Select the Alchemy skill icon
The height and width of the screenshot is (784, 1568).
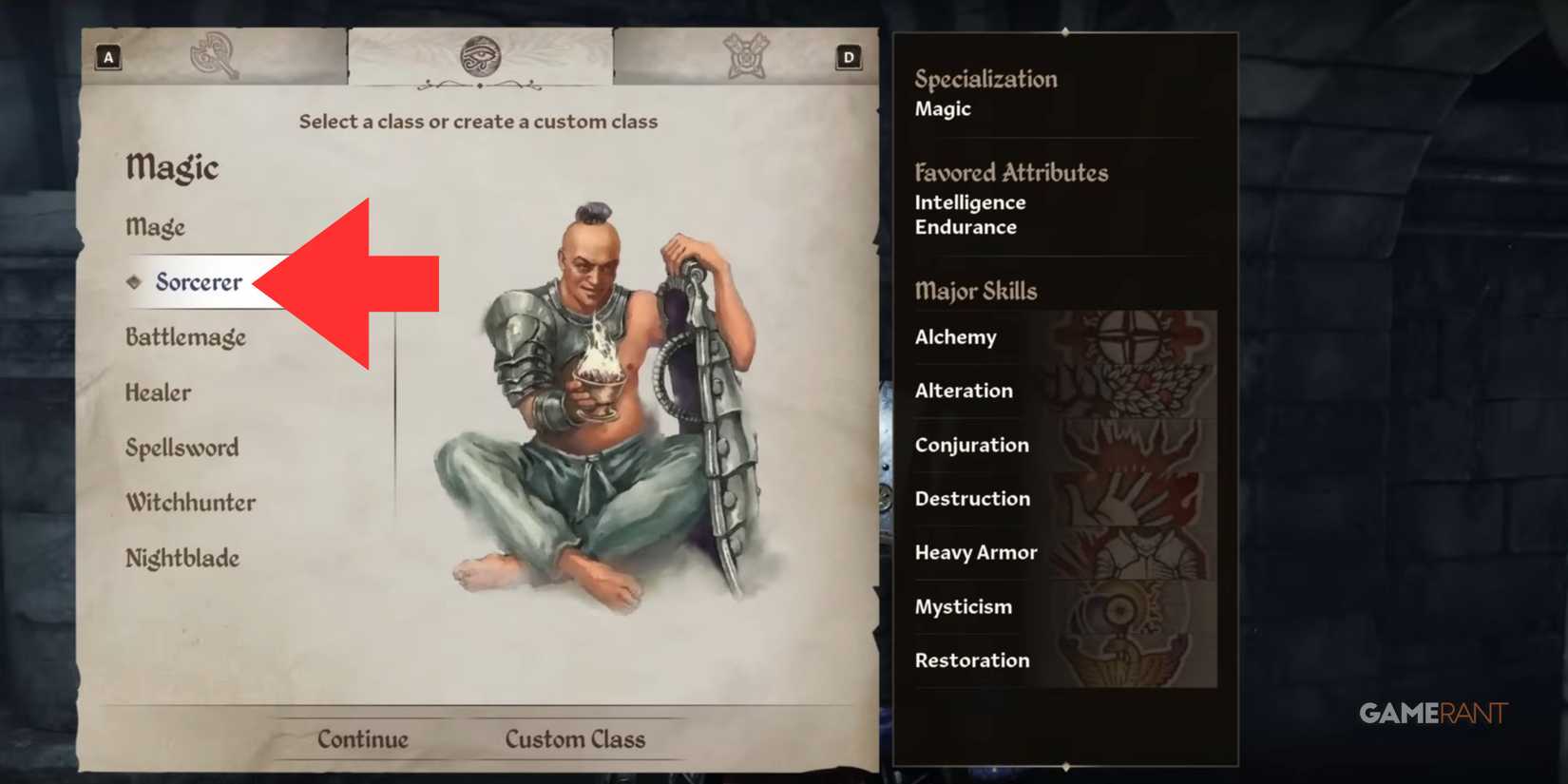tap(1131, 337)
